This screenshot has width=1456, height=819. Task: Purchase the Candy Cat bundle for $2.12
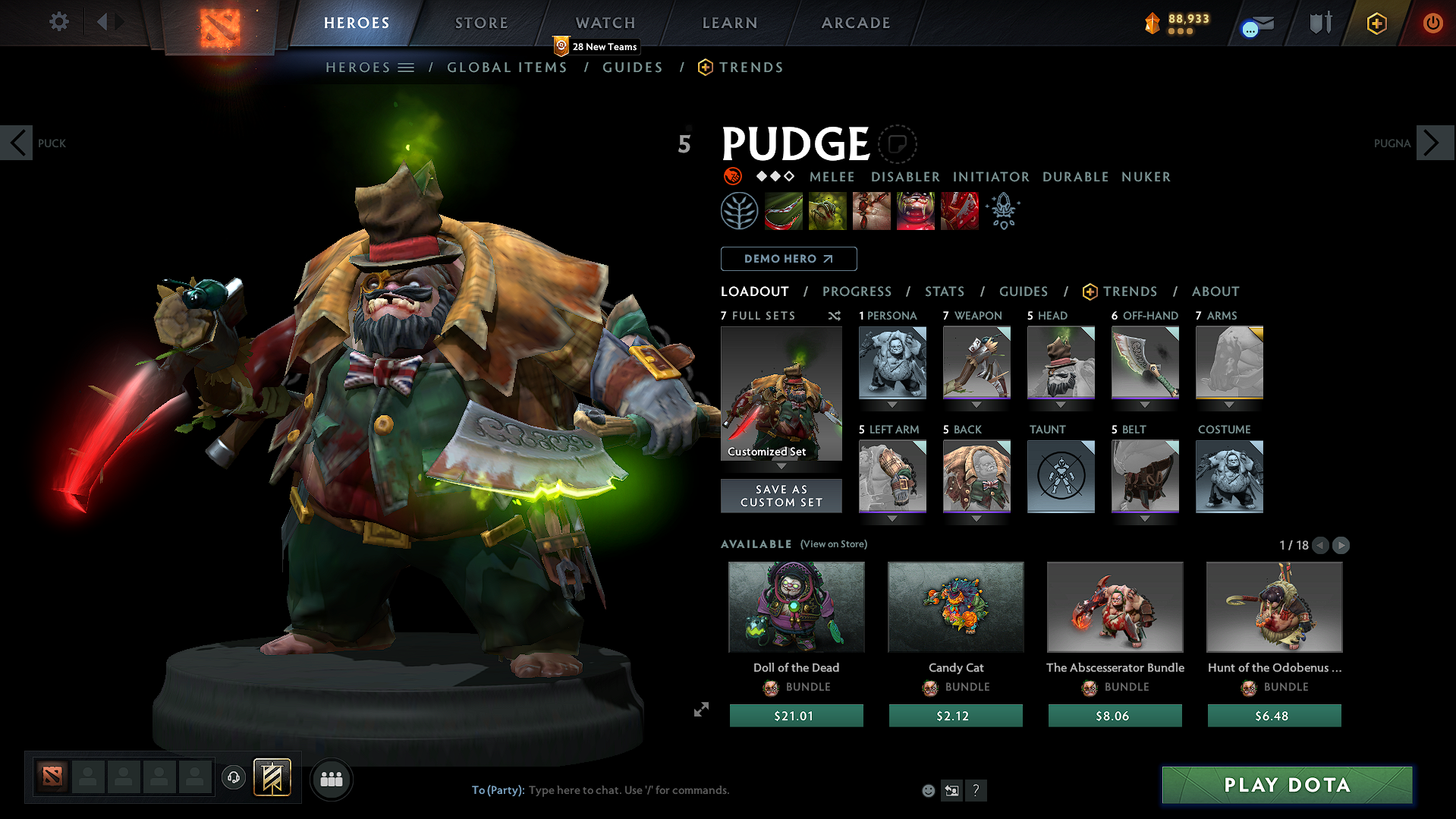pyautogui.click(x=955, y=716)
